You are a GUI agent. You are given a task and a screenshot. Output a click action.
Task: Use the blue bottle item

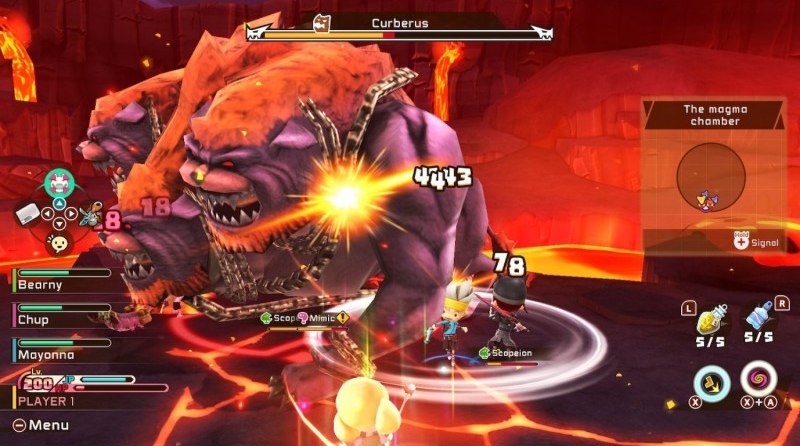point(760,317)
